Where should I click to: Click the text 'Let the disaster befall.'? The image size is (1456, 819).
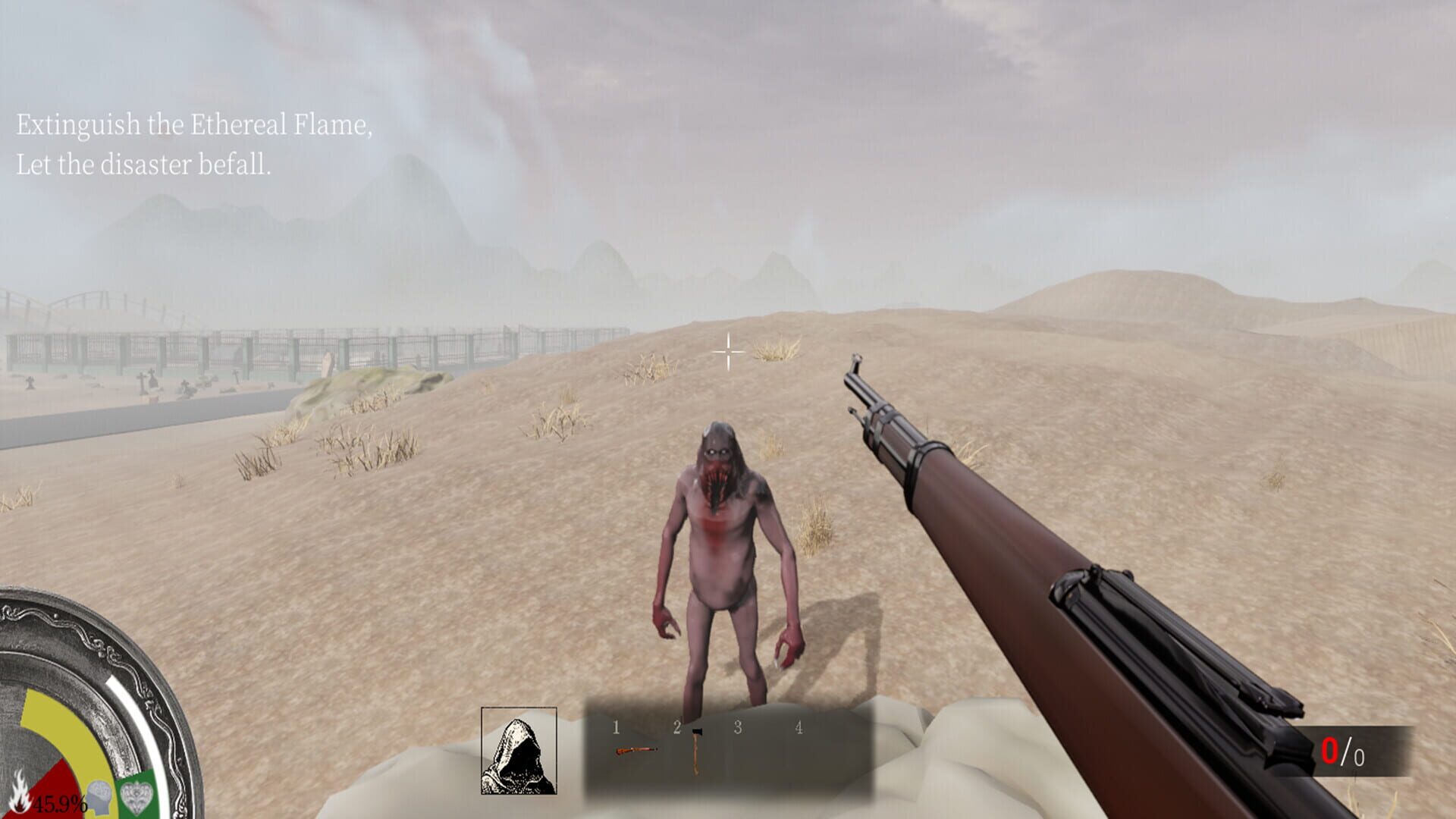pyautogui.click(x=144, y=164)
